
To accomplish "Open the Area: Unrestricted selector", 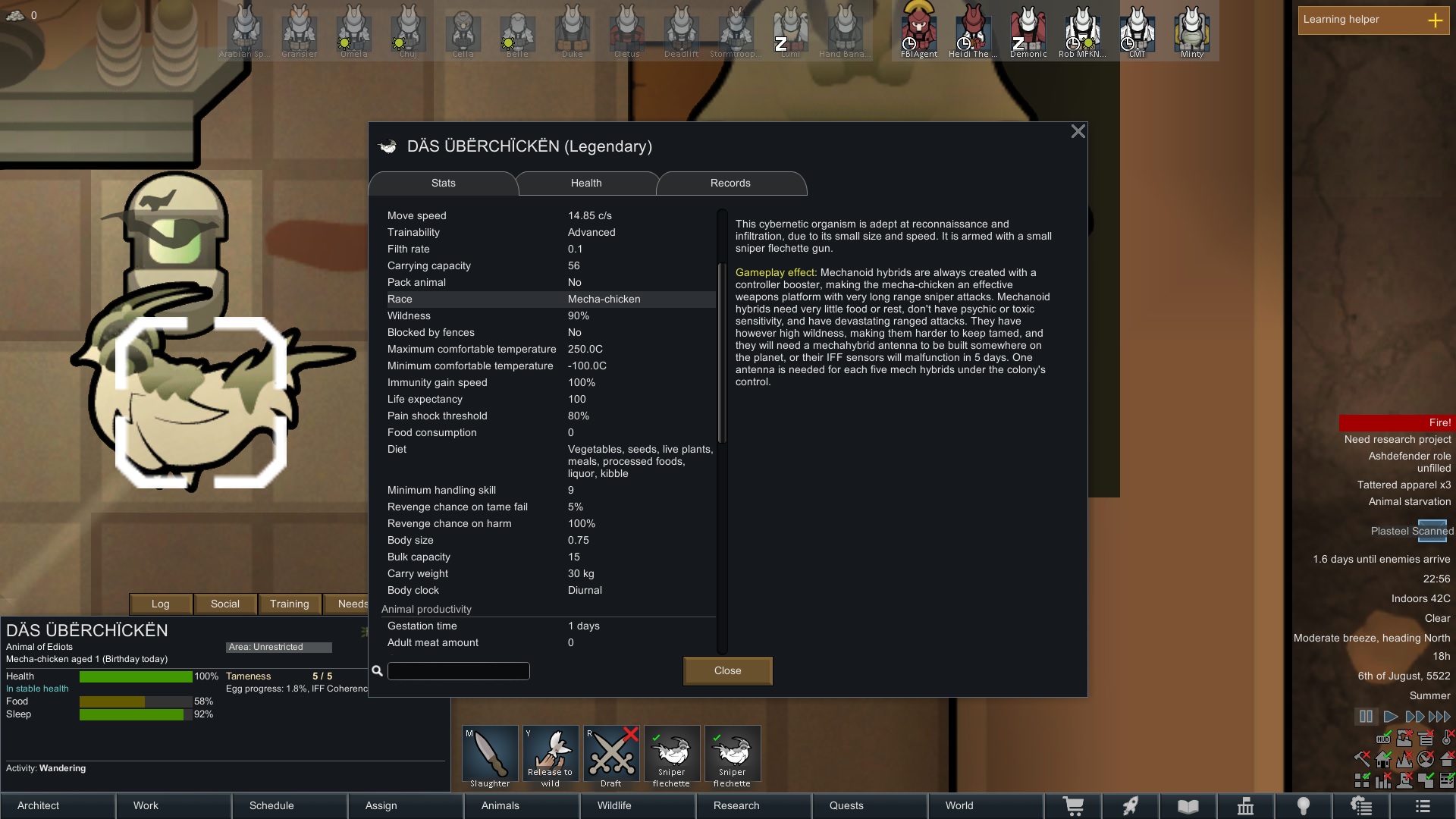I will point(278,647).
